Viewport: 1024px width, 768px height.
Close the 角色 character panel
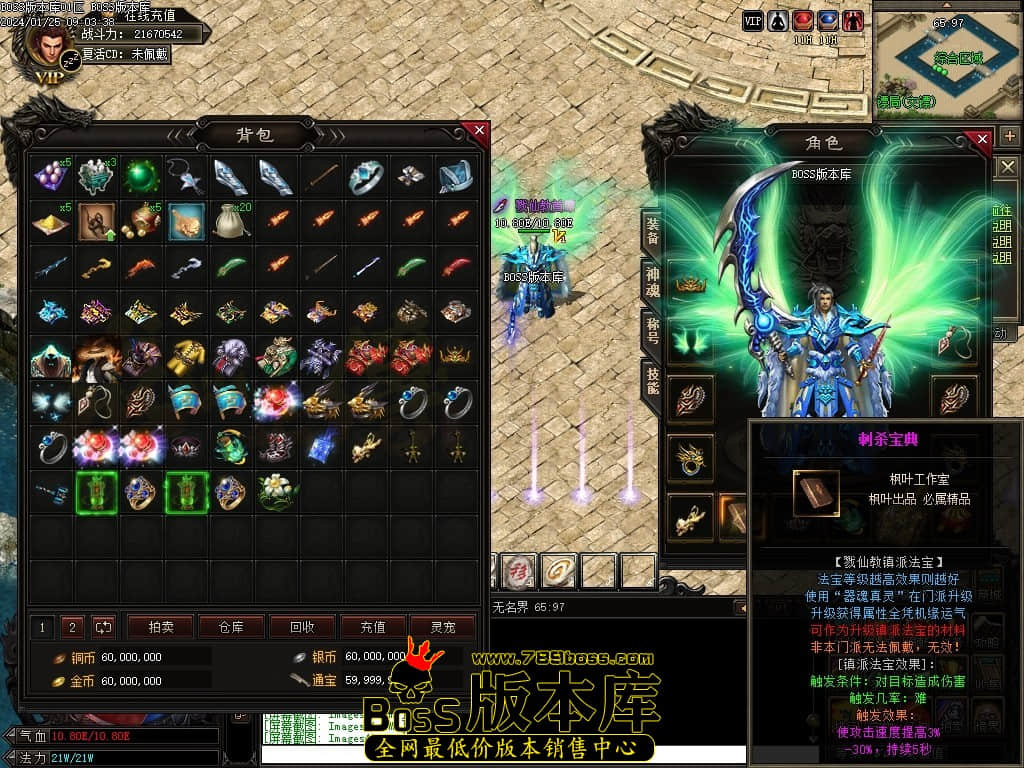coord(983,139)
